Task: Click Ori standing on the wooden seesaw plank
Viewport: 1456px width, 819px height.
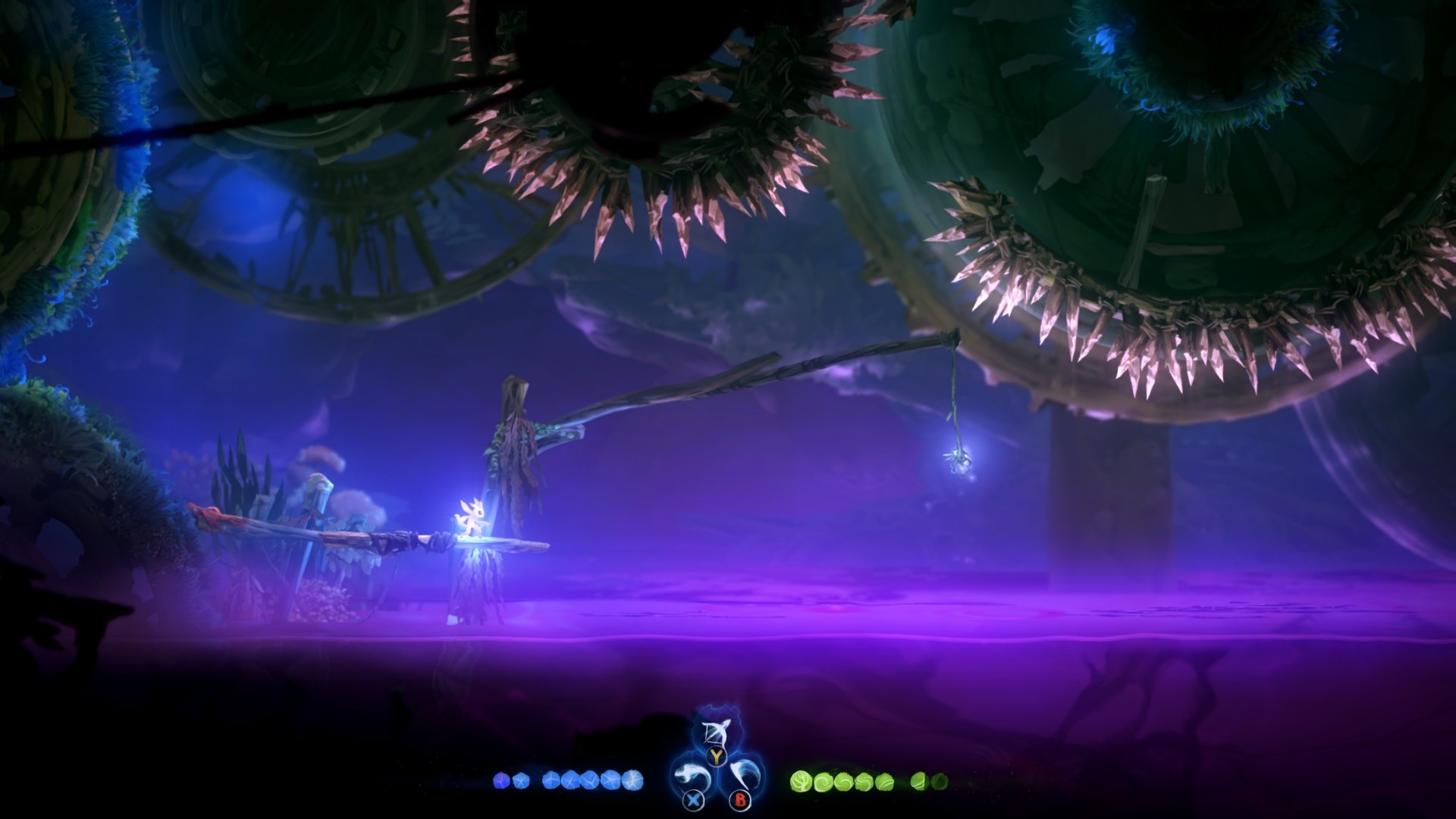Action: pos(472,519)
